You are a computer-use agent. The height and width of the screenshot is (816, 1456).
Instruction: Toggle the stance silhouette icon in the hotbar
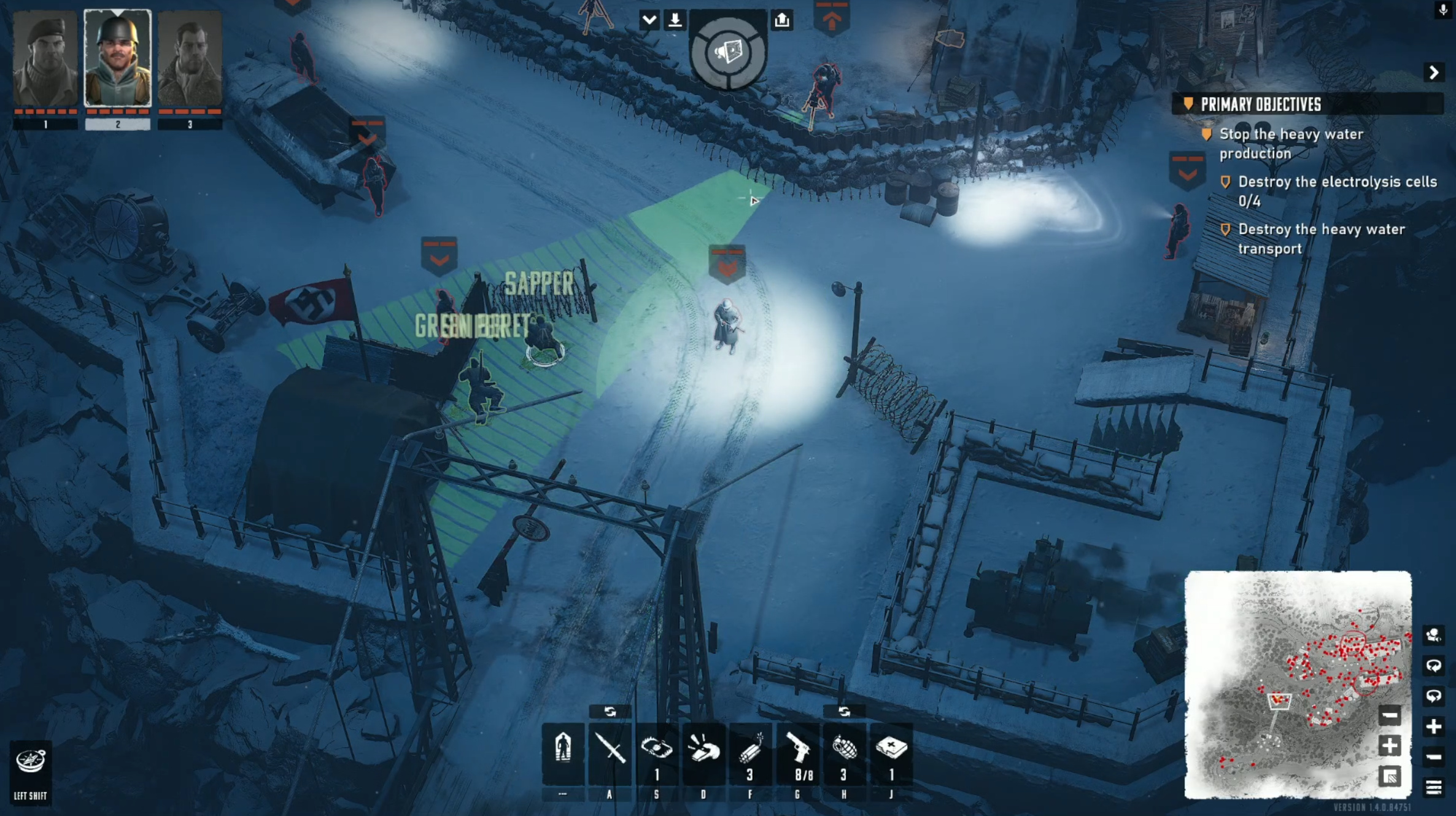(x=563, y=751)
